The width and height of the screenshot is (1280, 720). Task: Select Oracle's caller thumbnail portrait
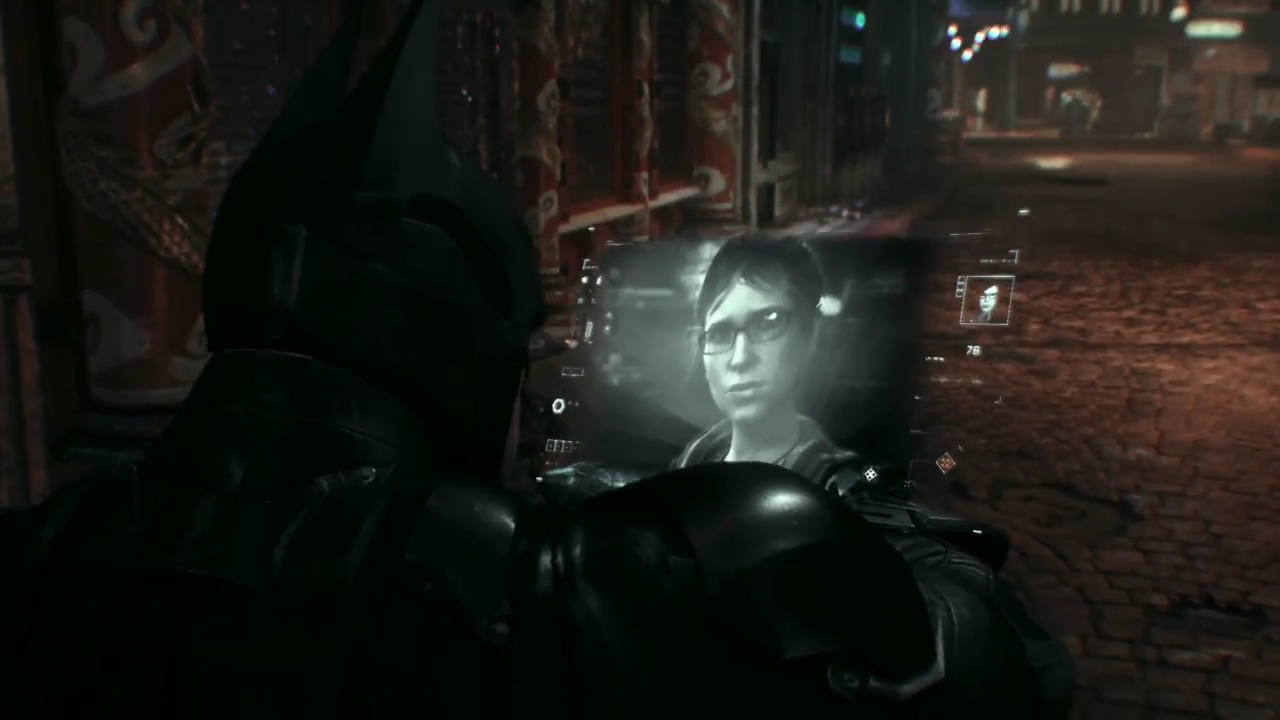coord(986,299)
